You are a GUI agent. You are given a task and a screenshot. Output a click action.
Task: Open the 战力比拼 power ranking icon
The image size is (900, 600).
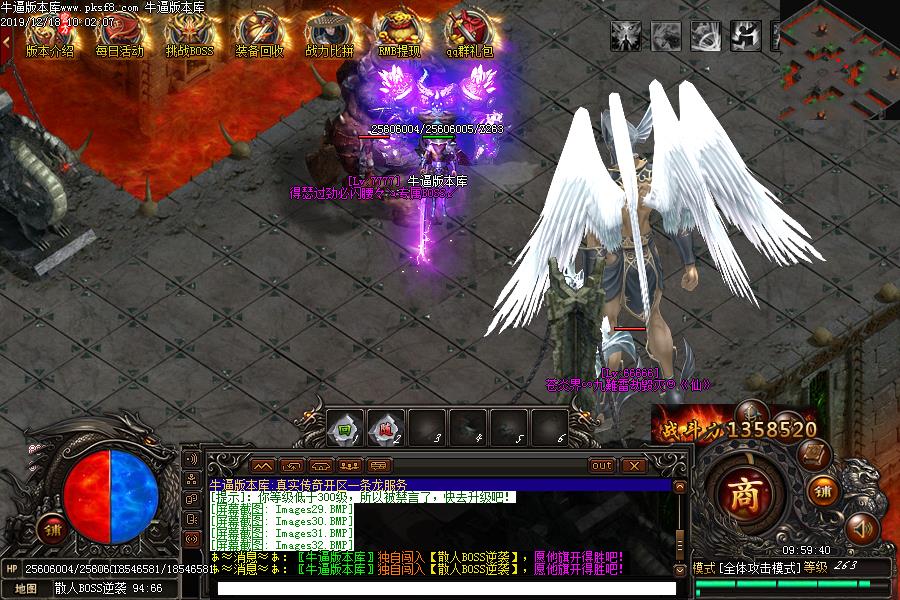tap(329, 36)
